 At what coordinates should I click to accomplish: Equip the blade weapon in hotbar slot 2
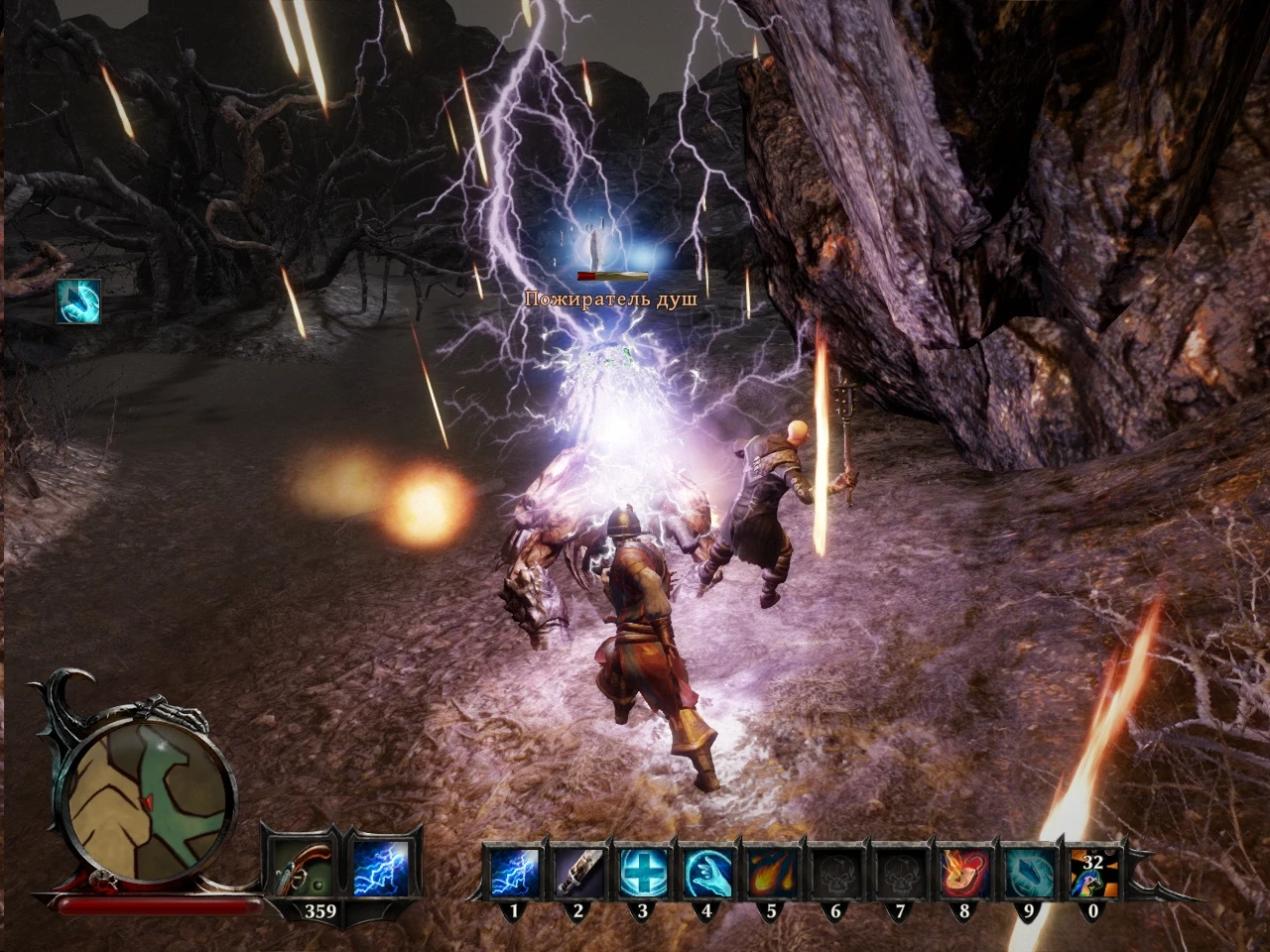pos(577,873)
